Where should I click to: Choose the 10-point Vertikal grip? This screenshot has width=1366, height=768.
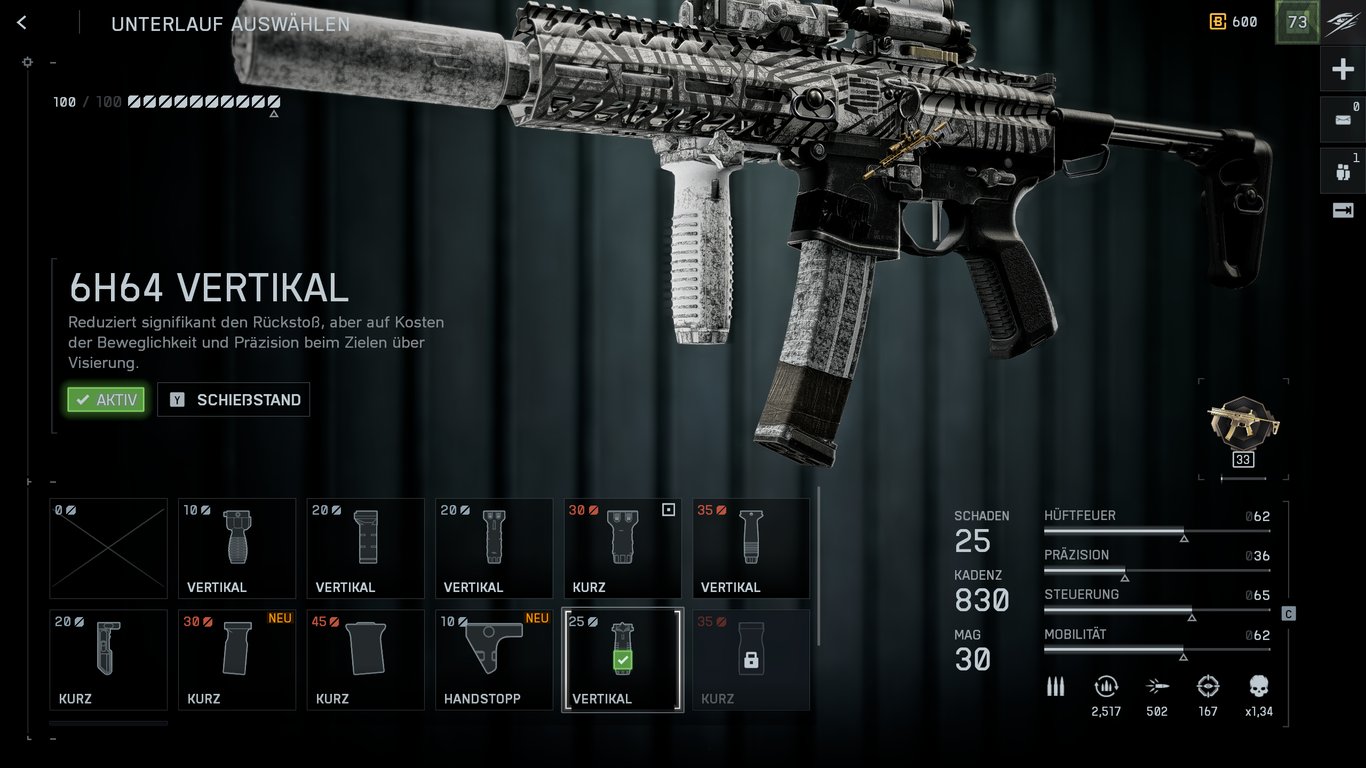click(237, 548)
